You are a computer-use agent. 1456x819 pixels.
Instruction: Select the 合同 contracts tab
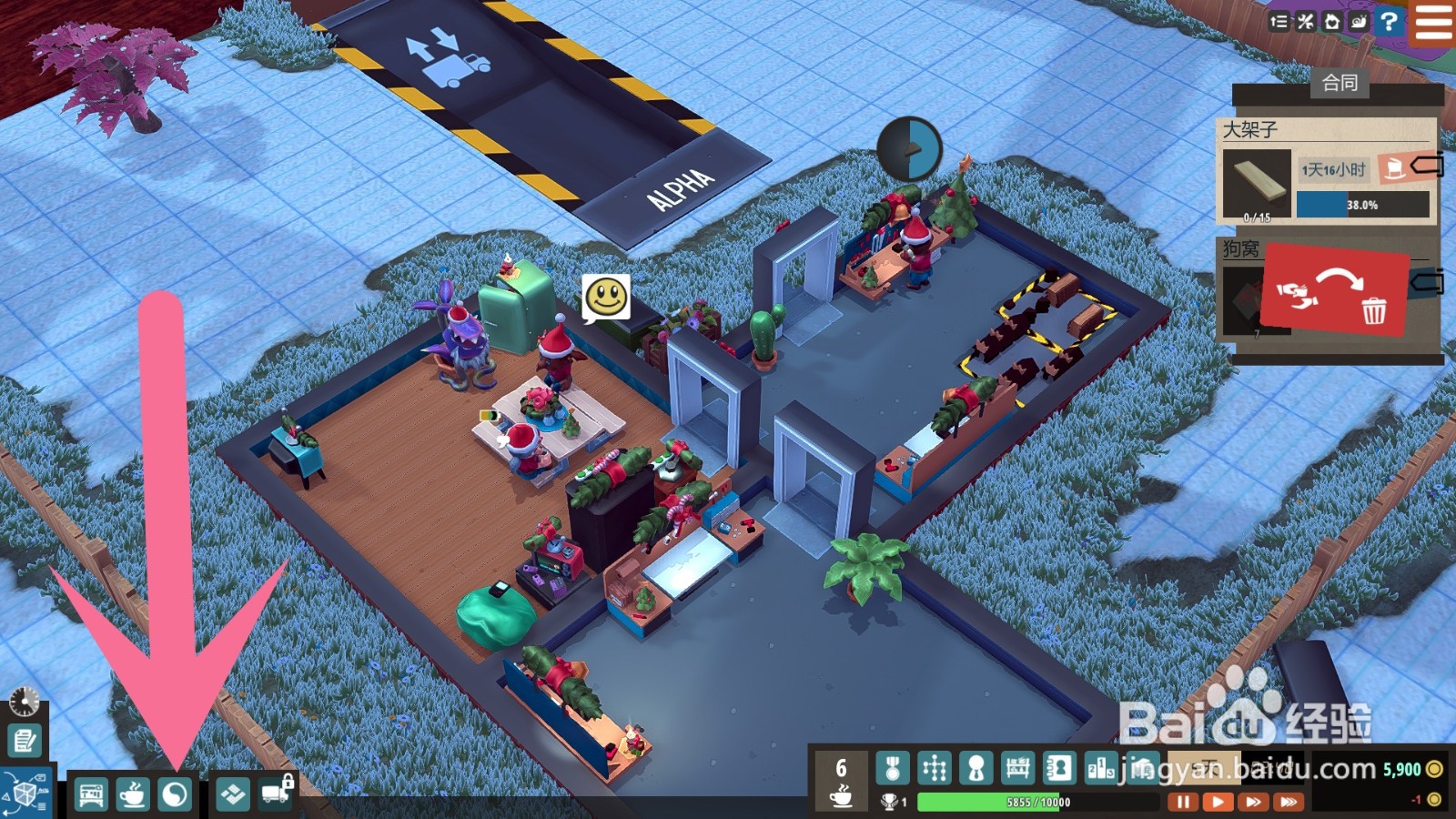coord(1340,83)
